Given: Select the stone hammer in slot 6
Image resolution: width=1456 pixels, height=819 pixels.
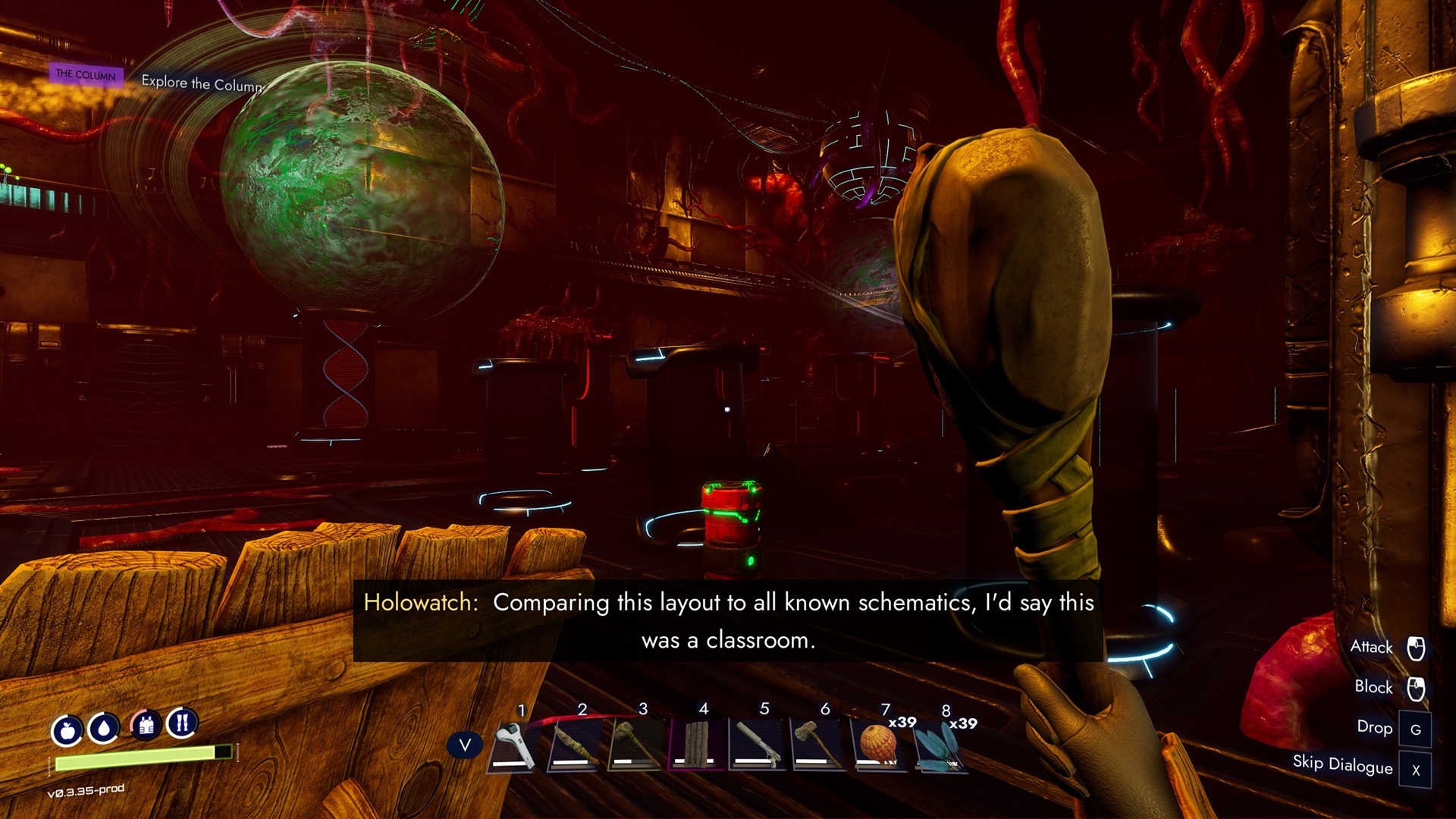Looking at the screenshot, I should [817, 745].
